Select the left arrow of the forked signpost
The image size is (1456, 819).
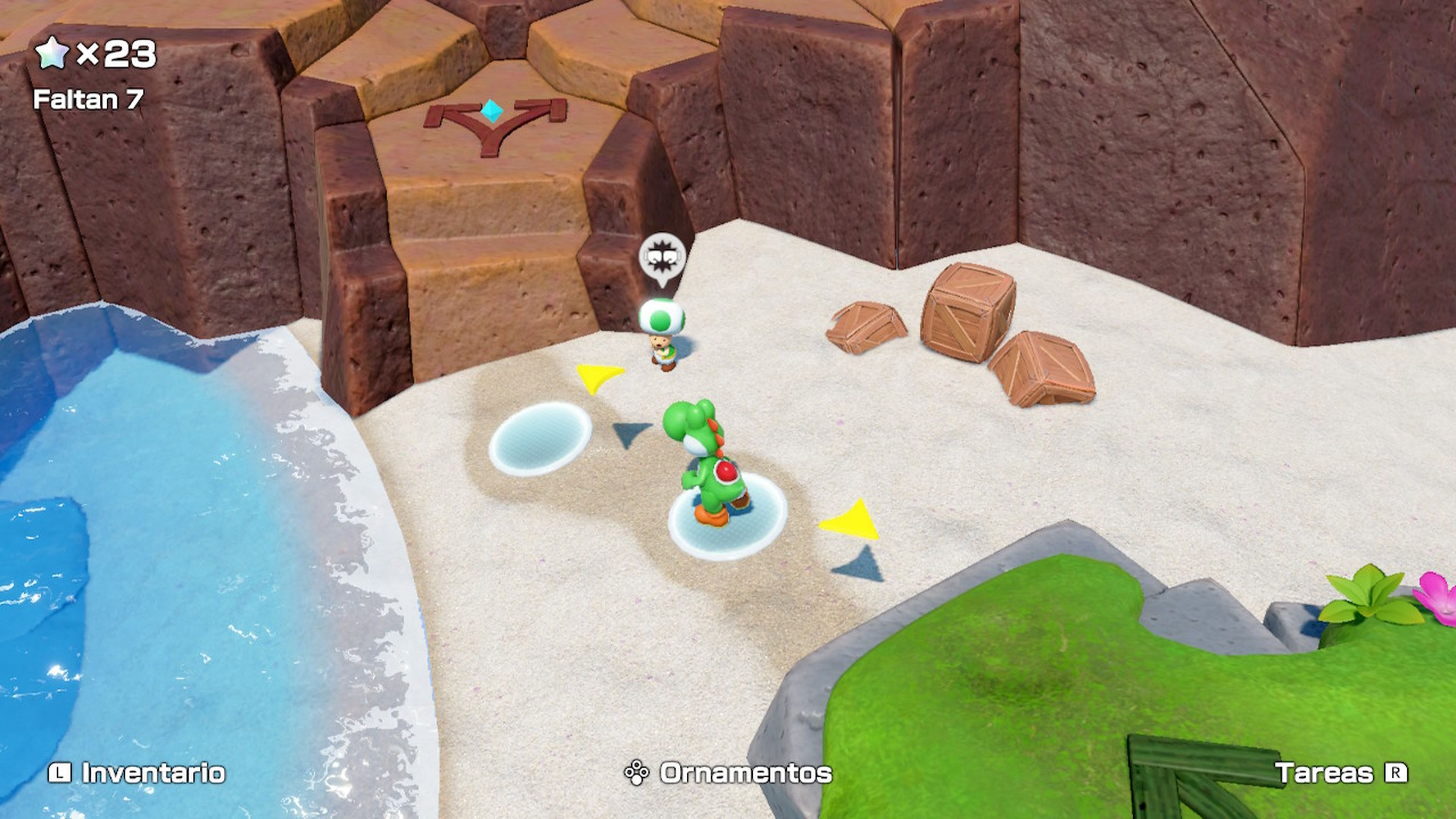447,113
